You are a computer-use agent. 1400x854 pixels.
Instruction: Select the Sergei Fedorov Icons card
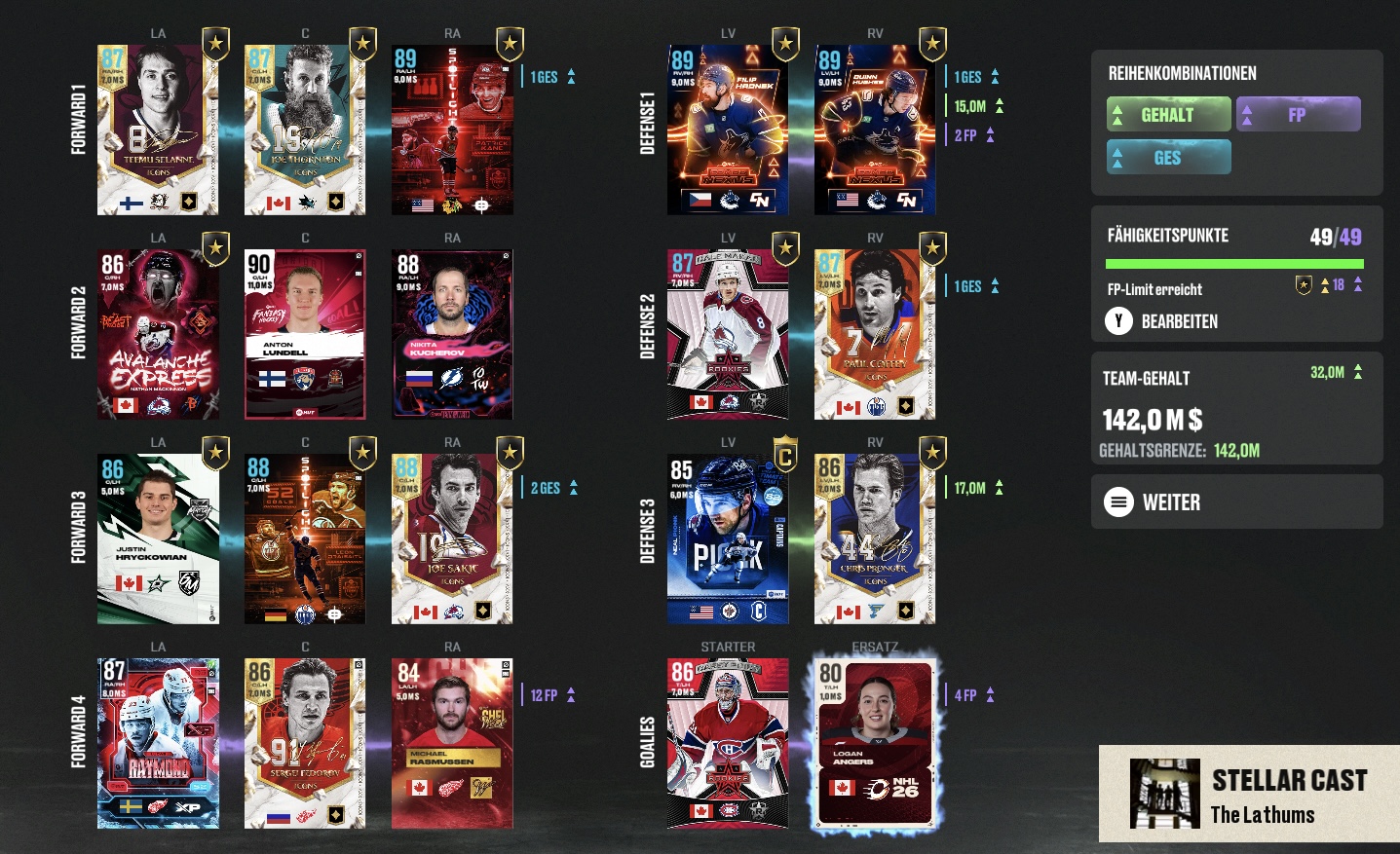tap(305, 743)
